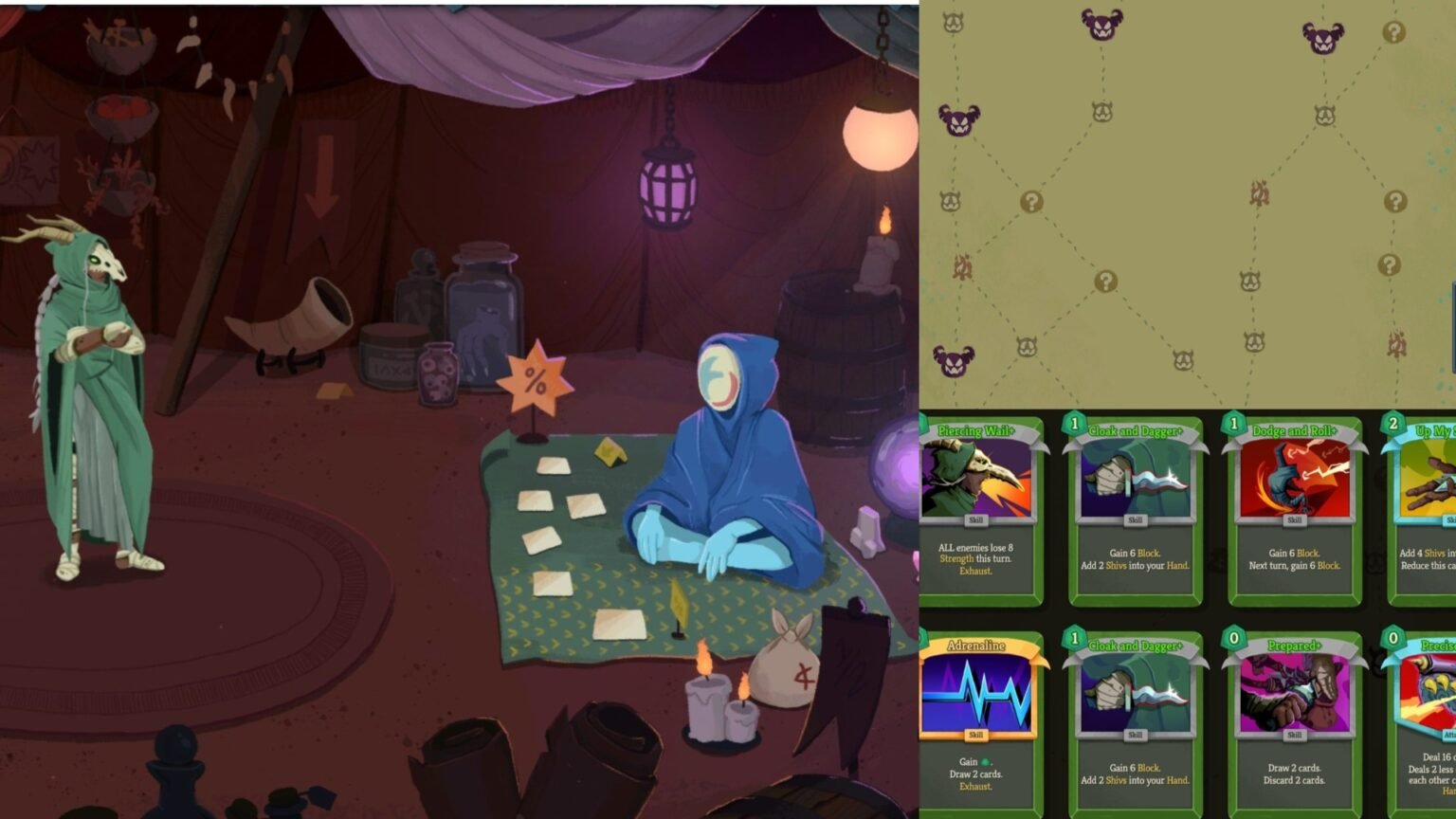Buy the Adrenaline colorless card

(976, 722)
